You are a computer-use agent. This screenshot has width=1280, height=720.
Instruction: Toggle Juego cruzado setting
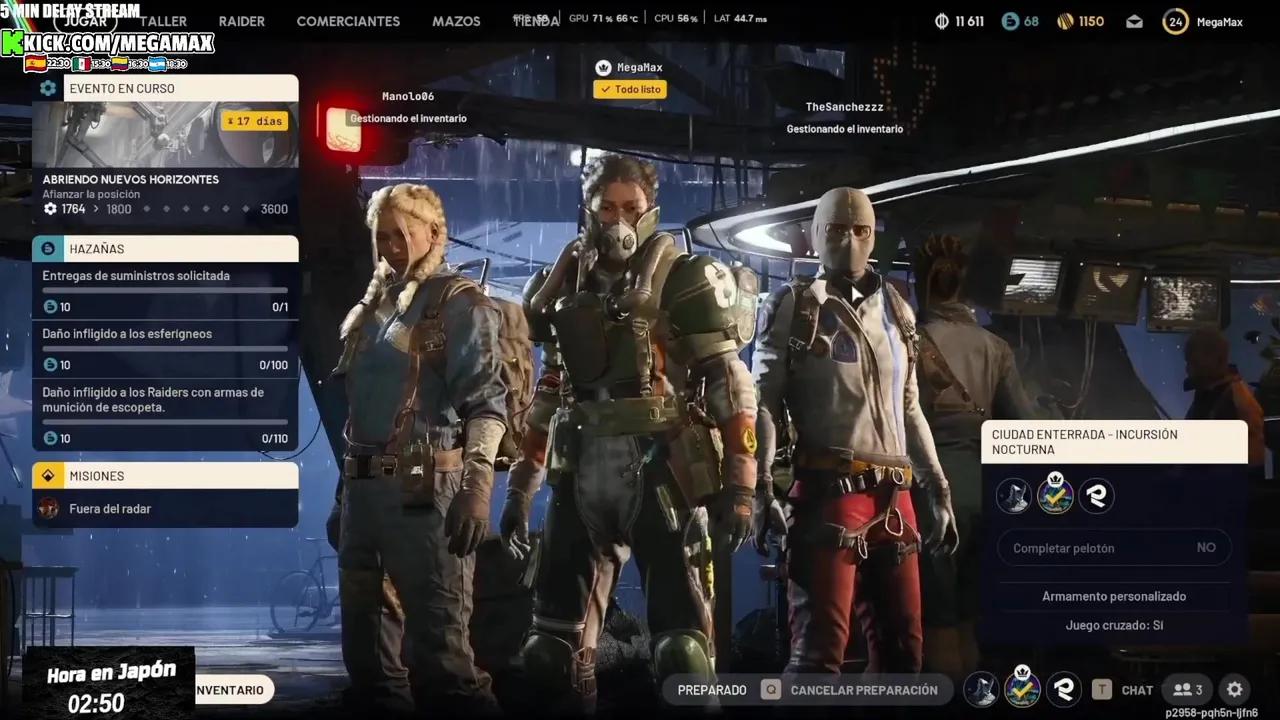1114,624
